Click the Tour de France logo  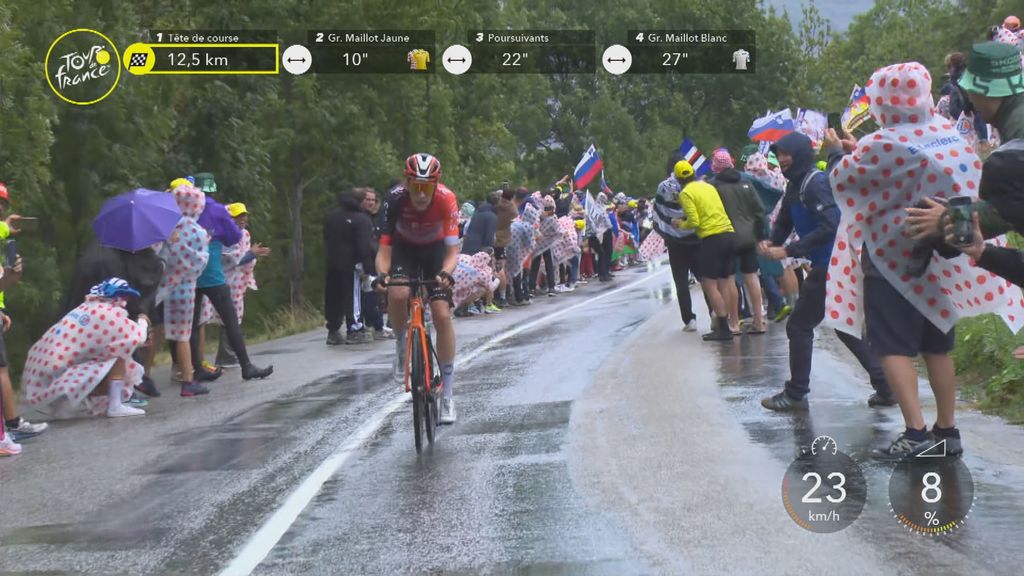tap(82, 66)
